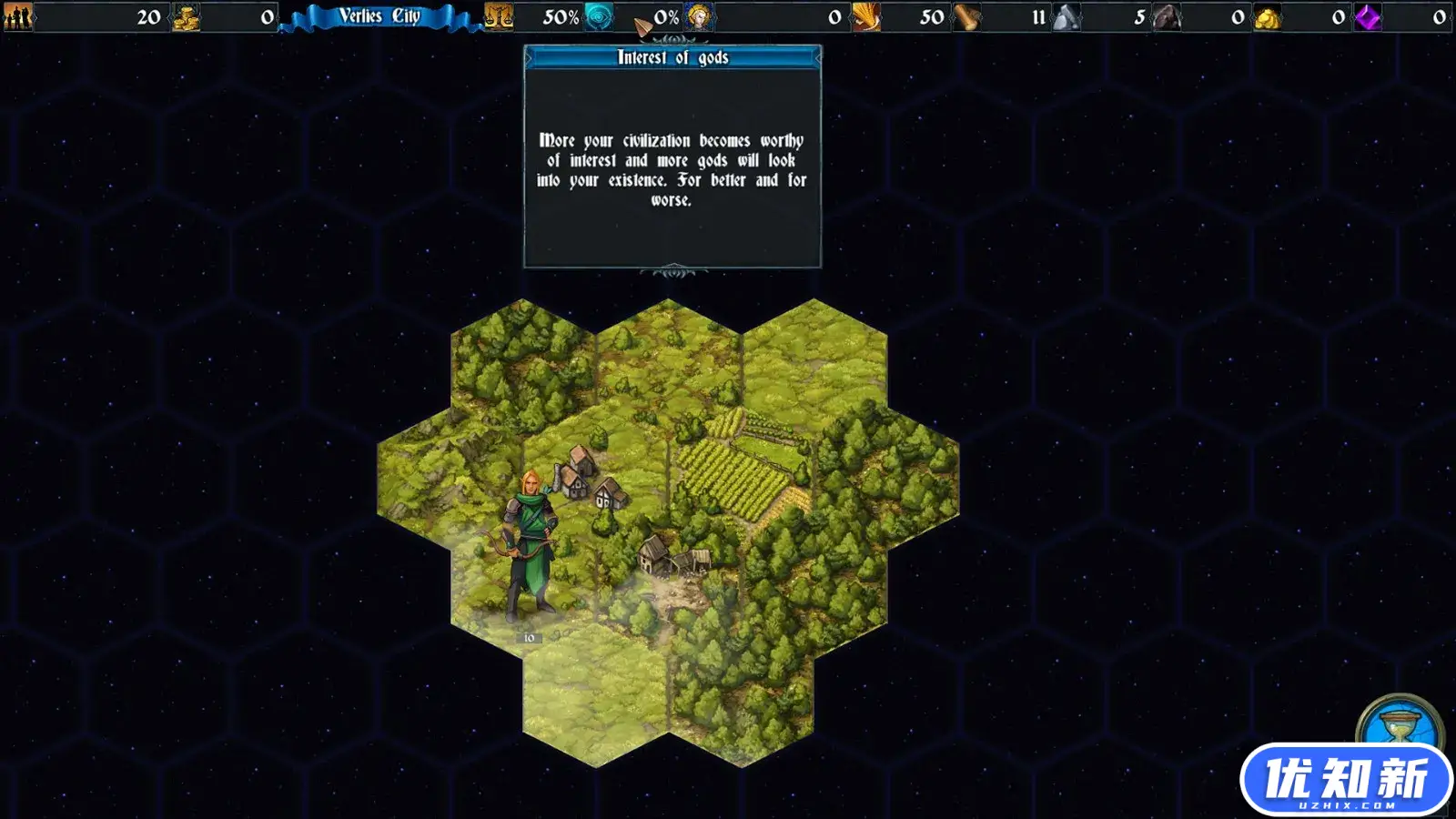Open the blonde character portrait icon
Viewport: 1456px width, 819px height.
pyautogui.click(x=700, y=16)
